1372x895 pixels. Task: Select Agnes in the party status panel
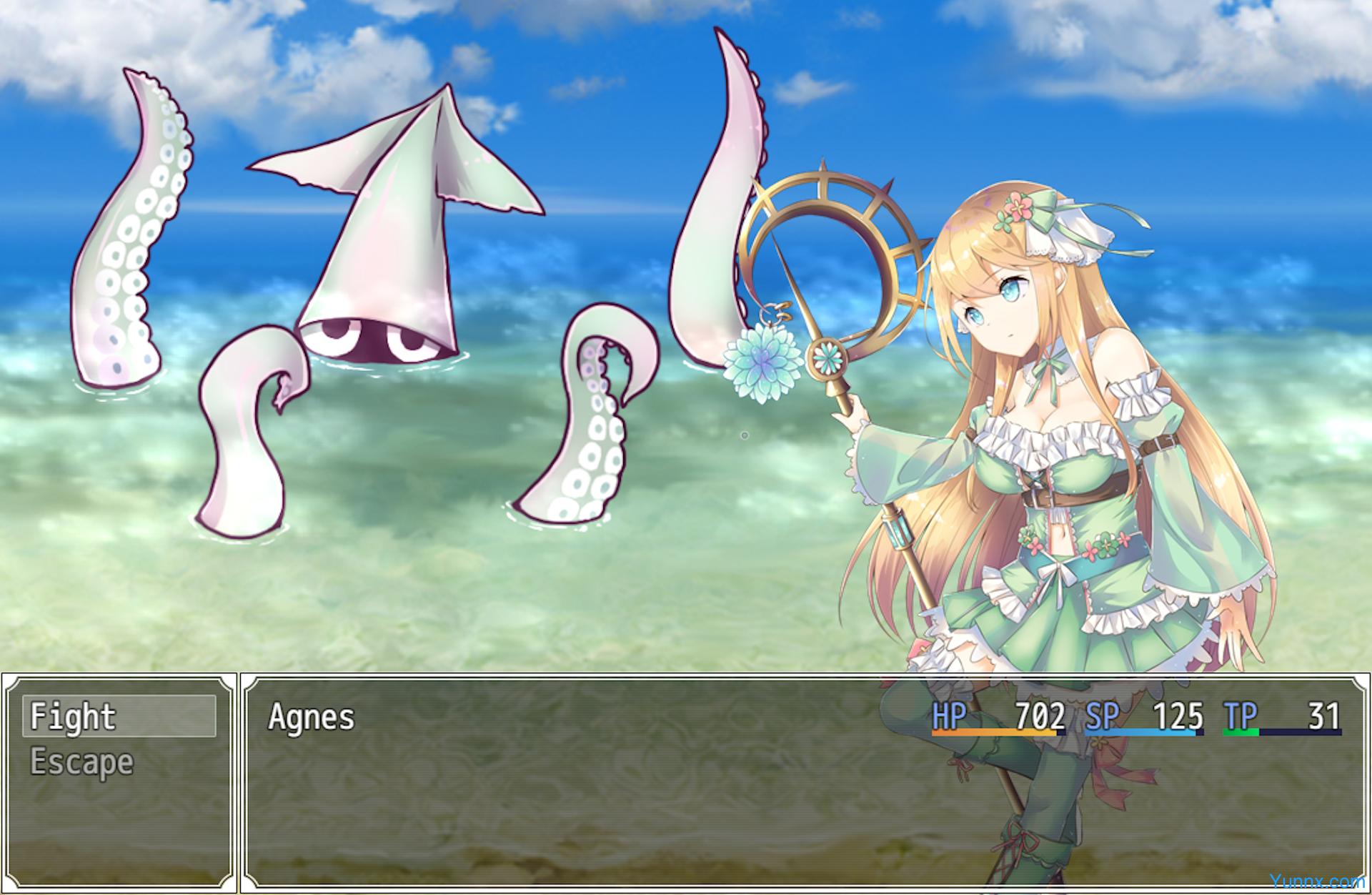(x=312, y=717)
